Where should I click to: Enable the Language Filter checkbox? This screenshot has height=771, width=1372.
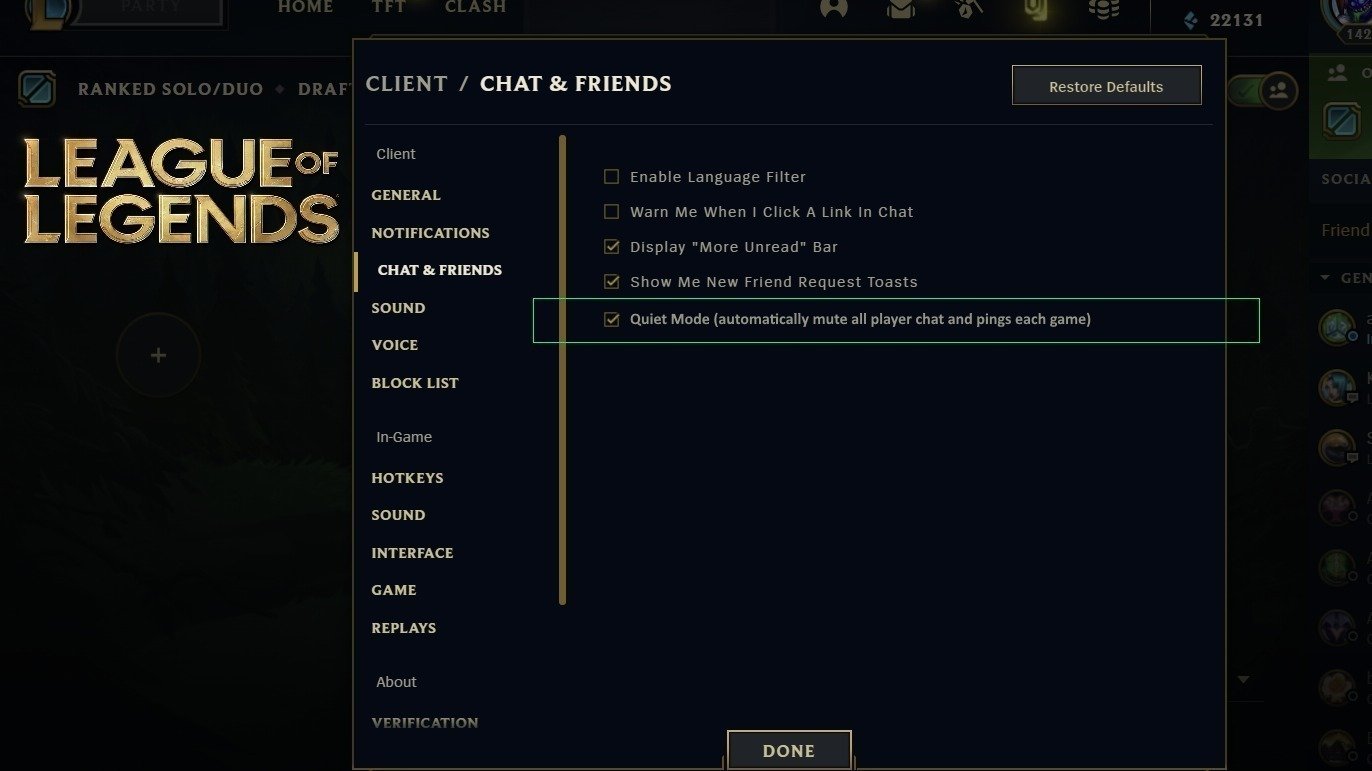pyautogui.click(x=611, y=176)
